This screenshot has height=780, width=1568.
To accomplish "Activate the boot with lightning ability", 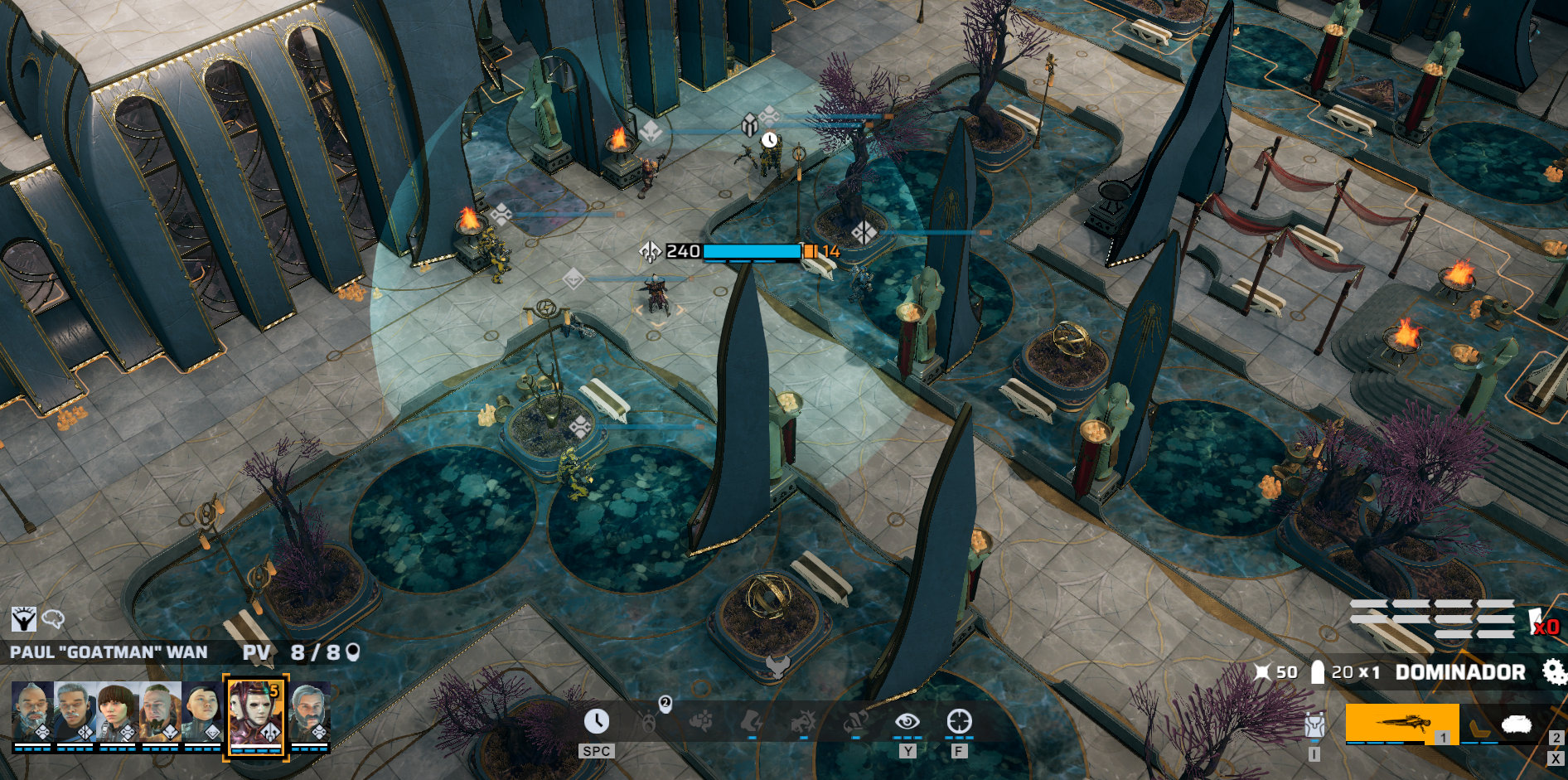I will tap(752, 721).
